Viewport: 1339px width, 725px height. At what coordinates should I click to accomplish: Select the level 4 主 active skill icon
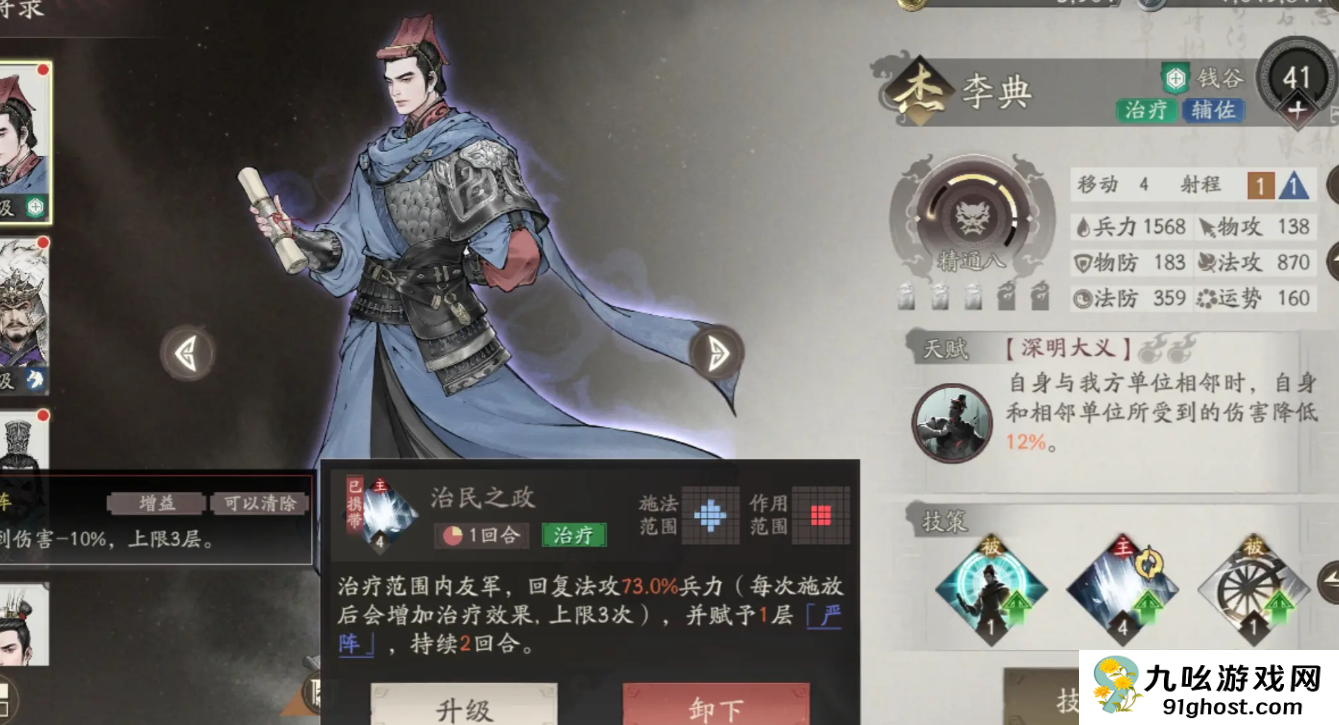[x=1122, y=590]
